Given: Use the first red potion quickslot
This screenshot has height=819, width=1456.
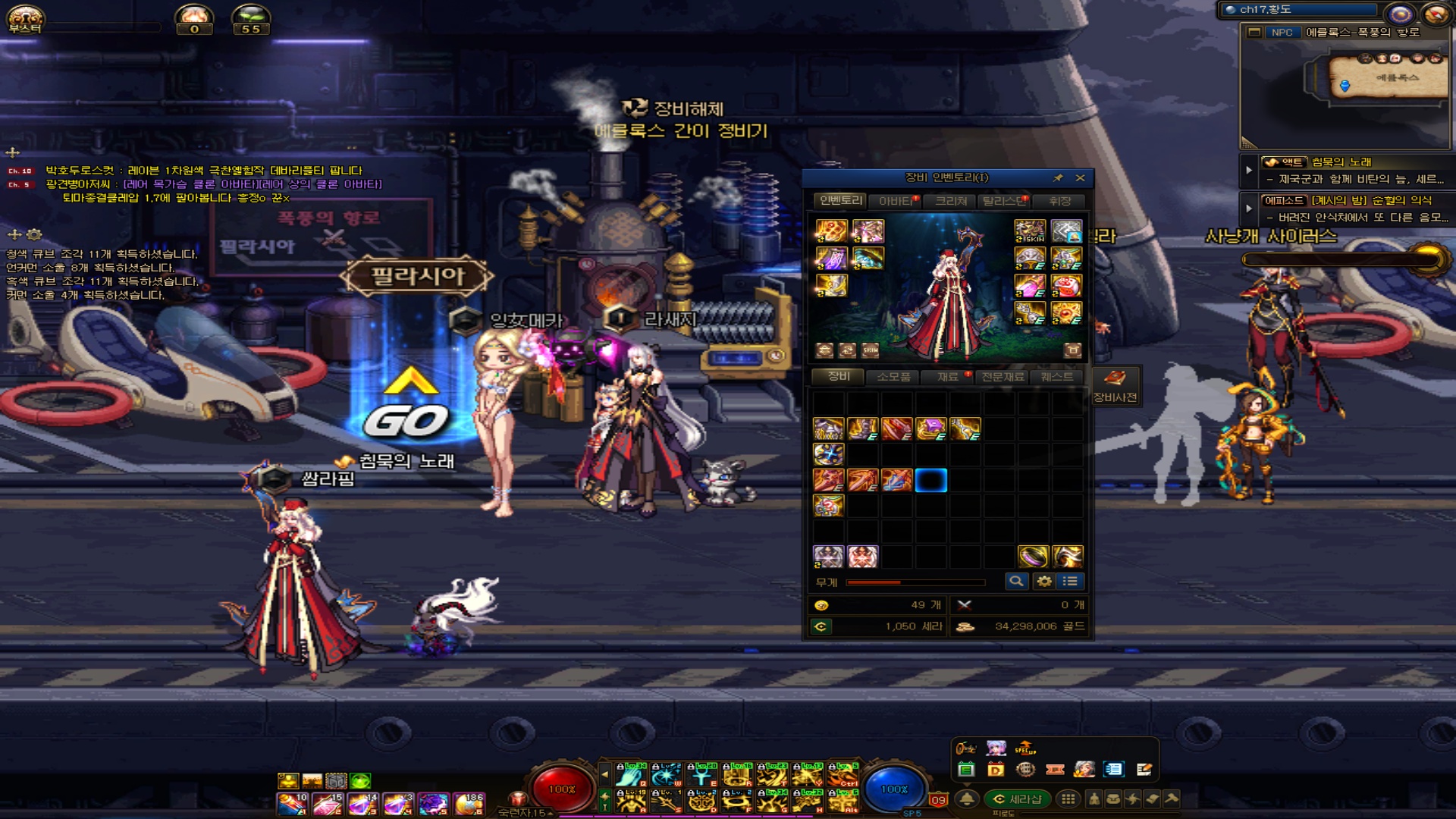Looking at the screenshot, I should pos(292,804).
